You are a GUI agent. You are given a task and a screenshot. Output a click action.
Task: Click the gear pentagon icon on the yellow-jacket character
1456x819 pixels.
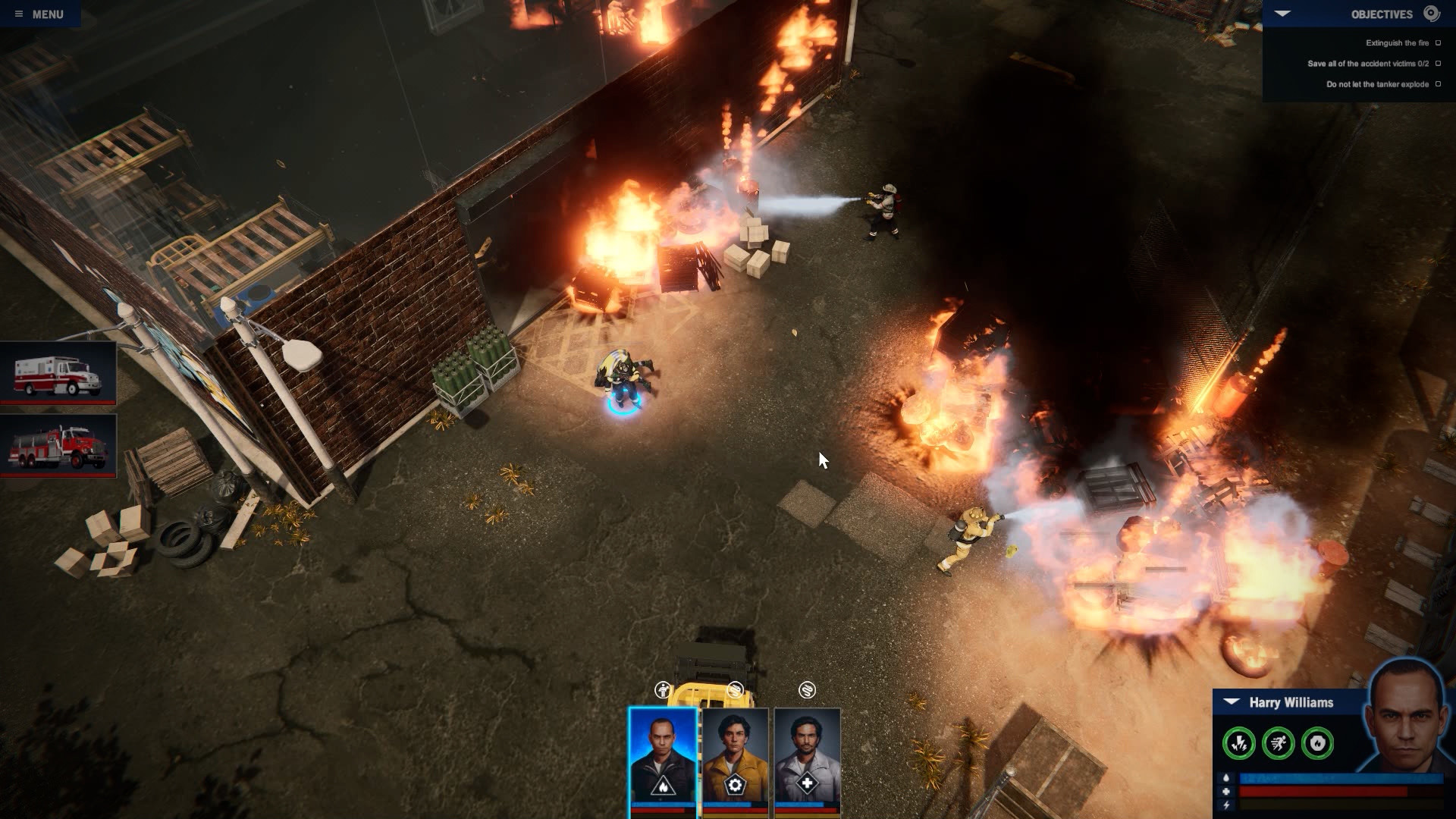click(x=735, y=784)
